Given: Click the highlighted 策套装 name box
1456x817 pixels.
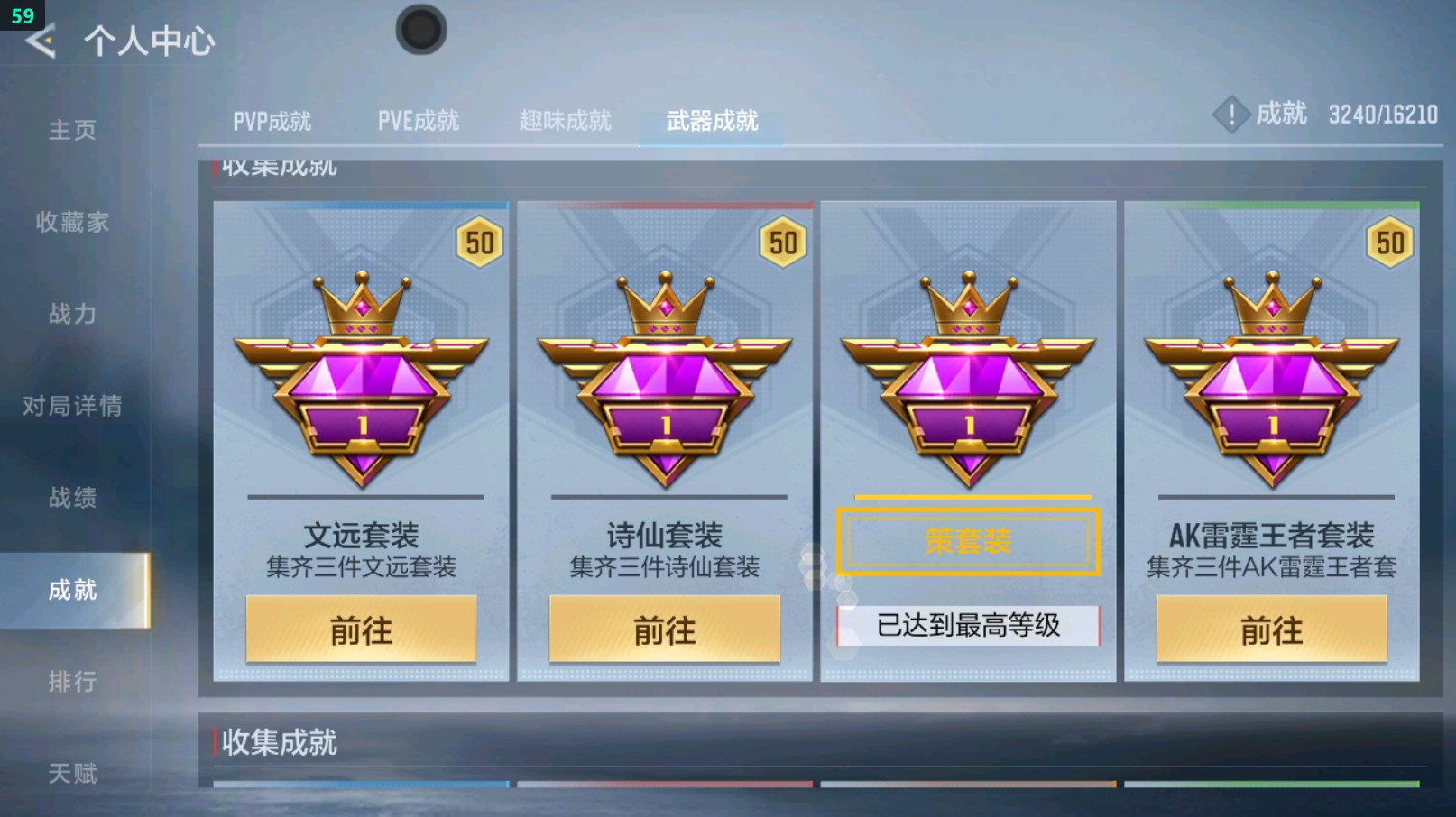Looking at the screenshot, I should click(x=968, y=541).
